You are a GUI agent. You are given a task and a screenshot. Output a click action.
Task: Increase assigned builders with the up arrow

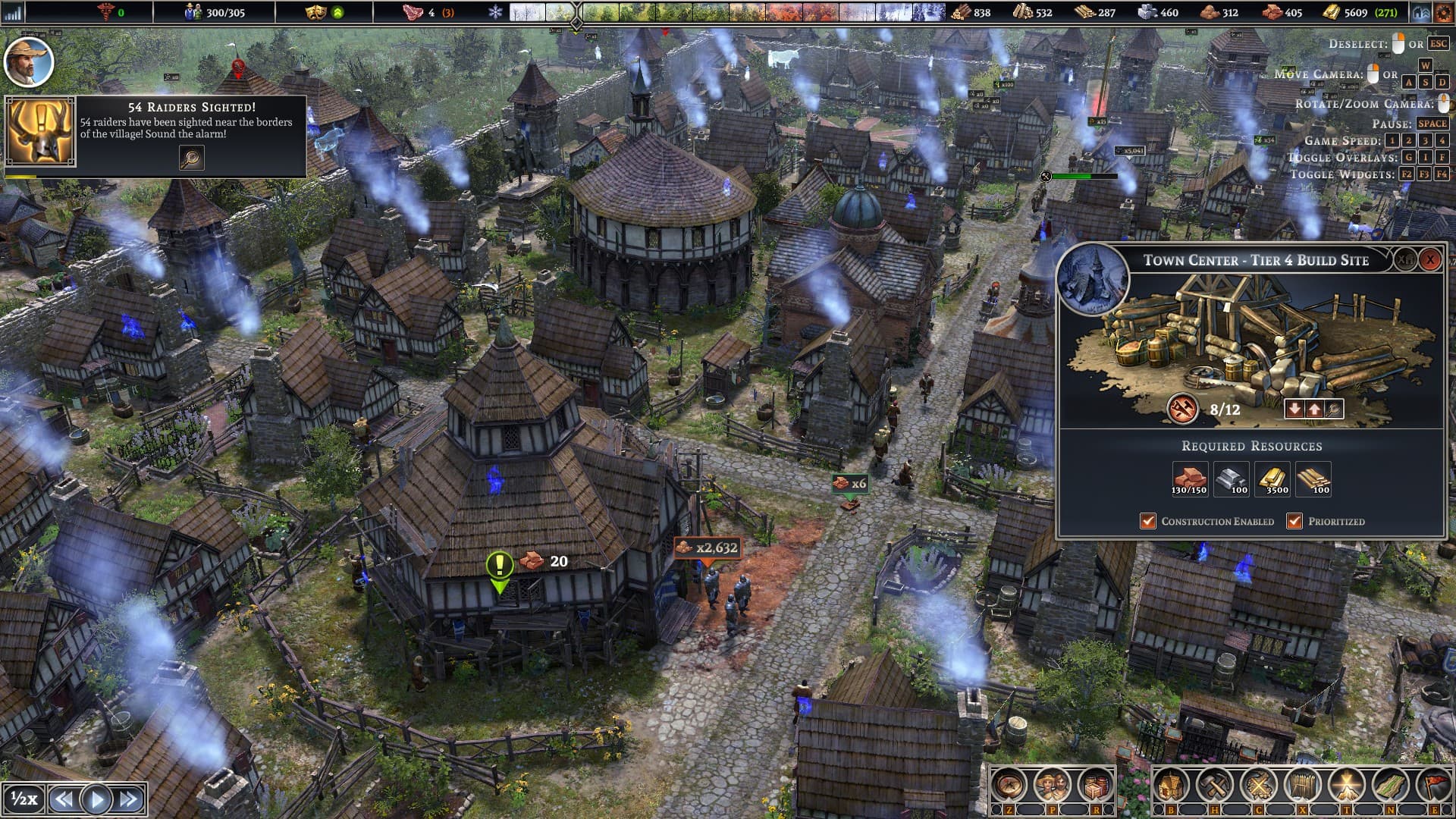pyautogui.click(x=1314, y=408)
